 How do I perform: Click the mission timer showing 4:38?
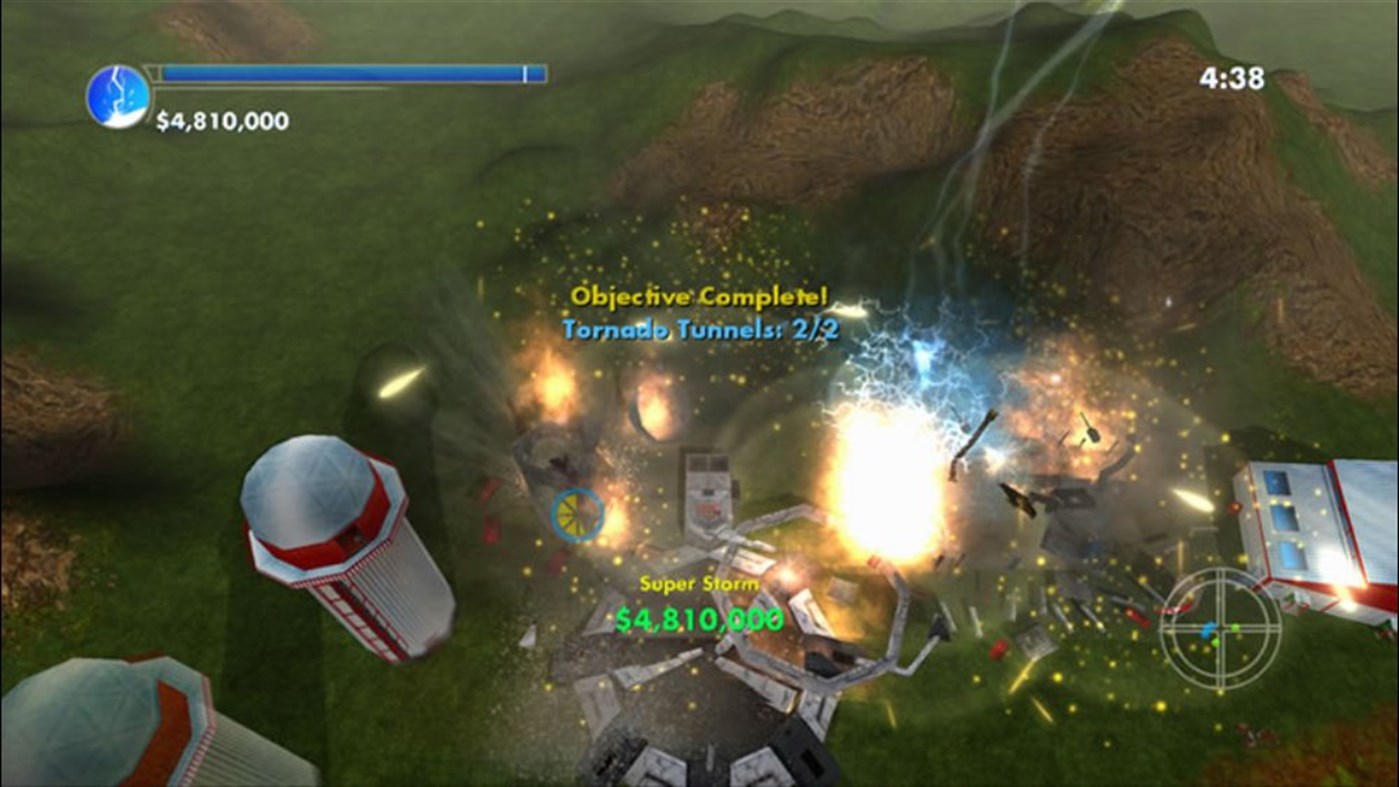click(1234, 75)
